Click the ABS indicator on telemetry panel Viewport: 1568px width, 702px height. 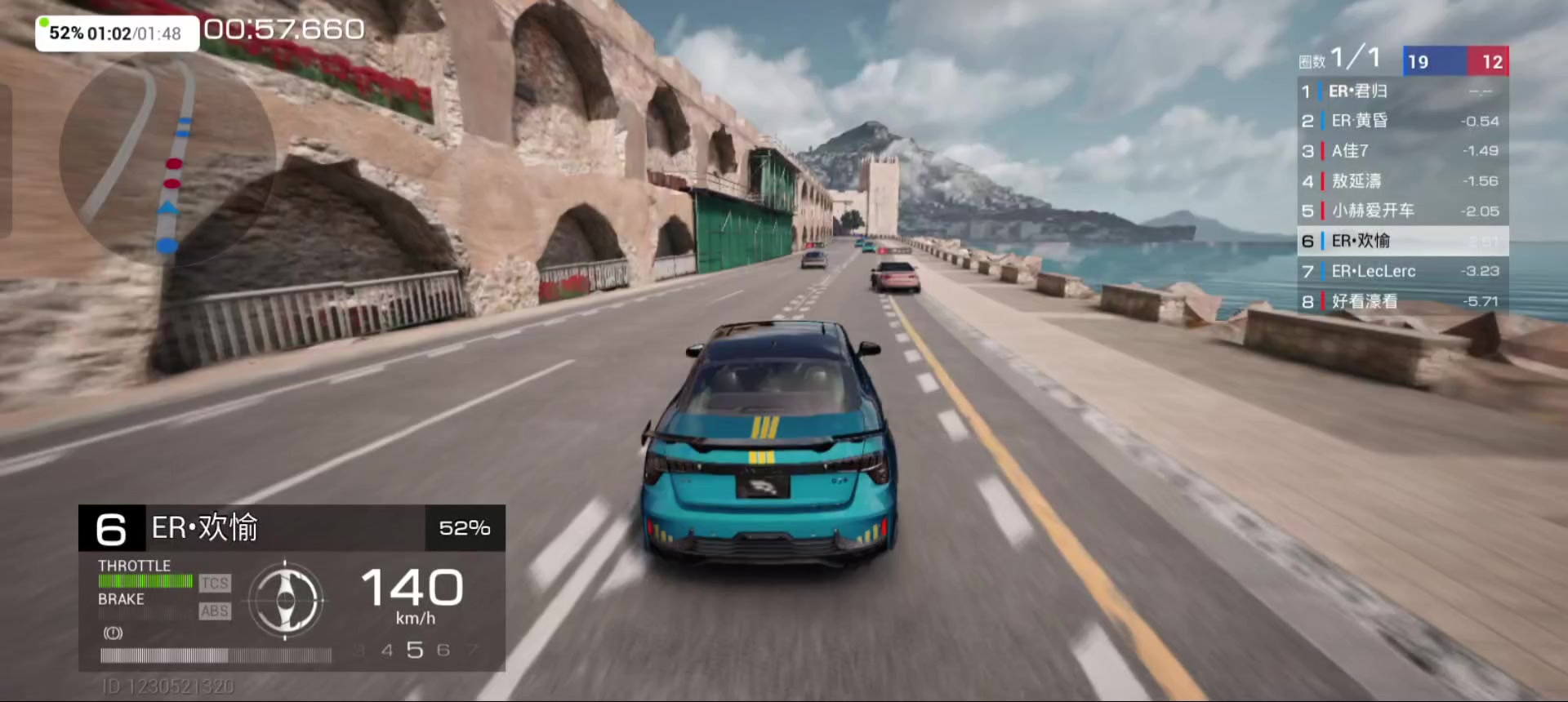(x=215, y=611)
